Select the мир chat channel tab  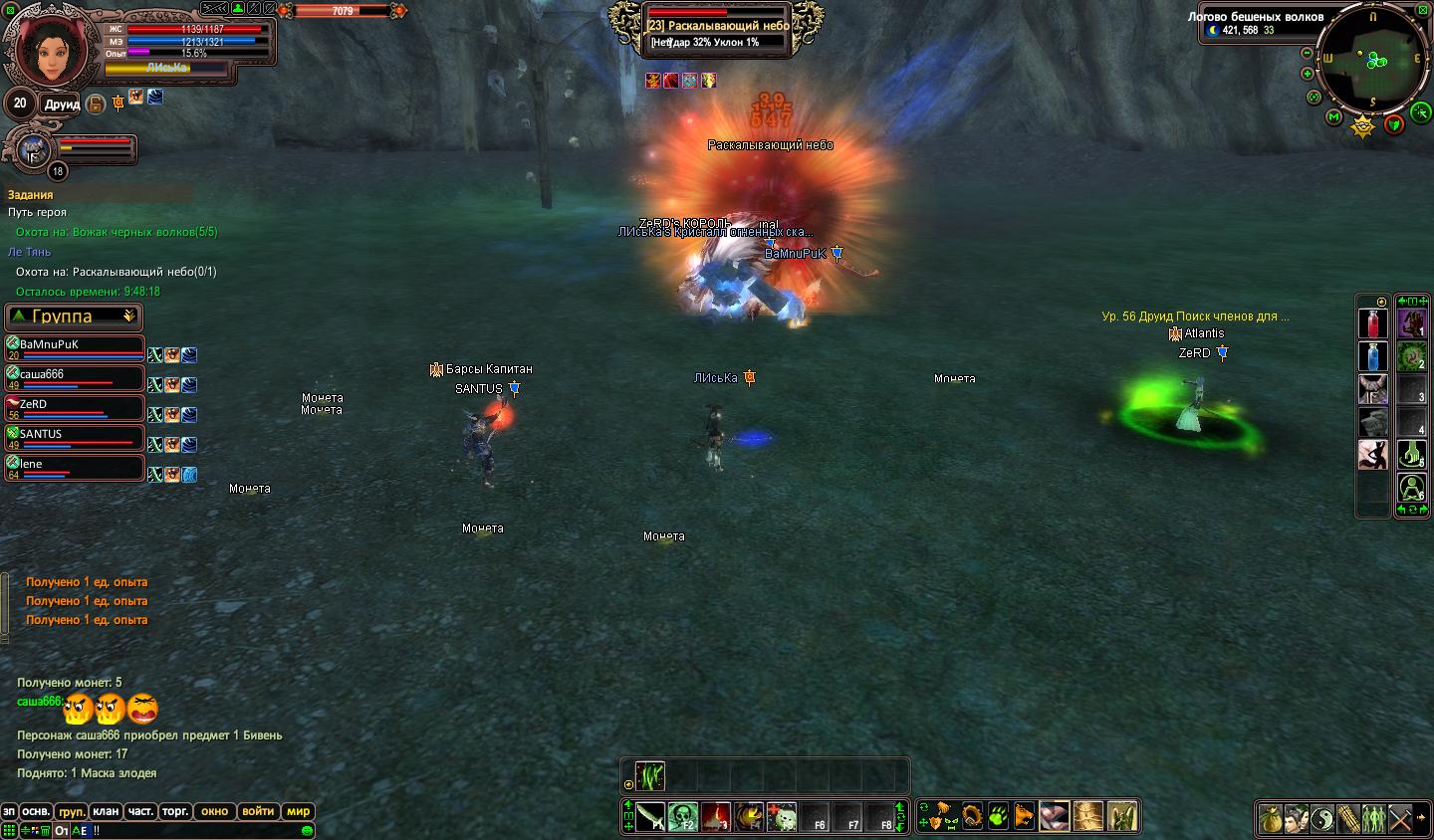pyautogui.click(x=299, y=811)
